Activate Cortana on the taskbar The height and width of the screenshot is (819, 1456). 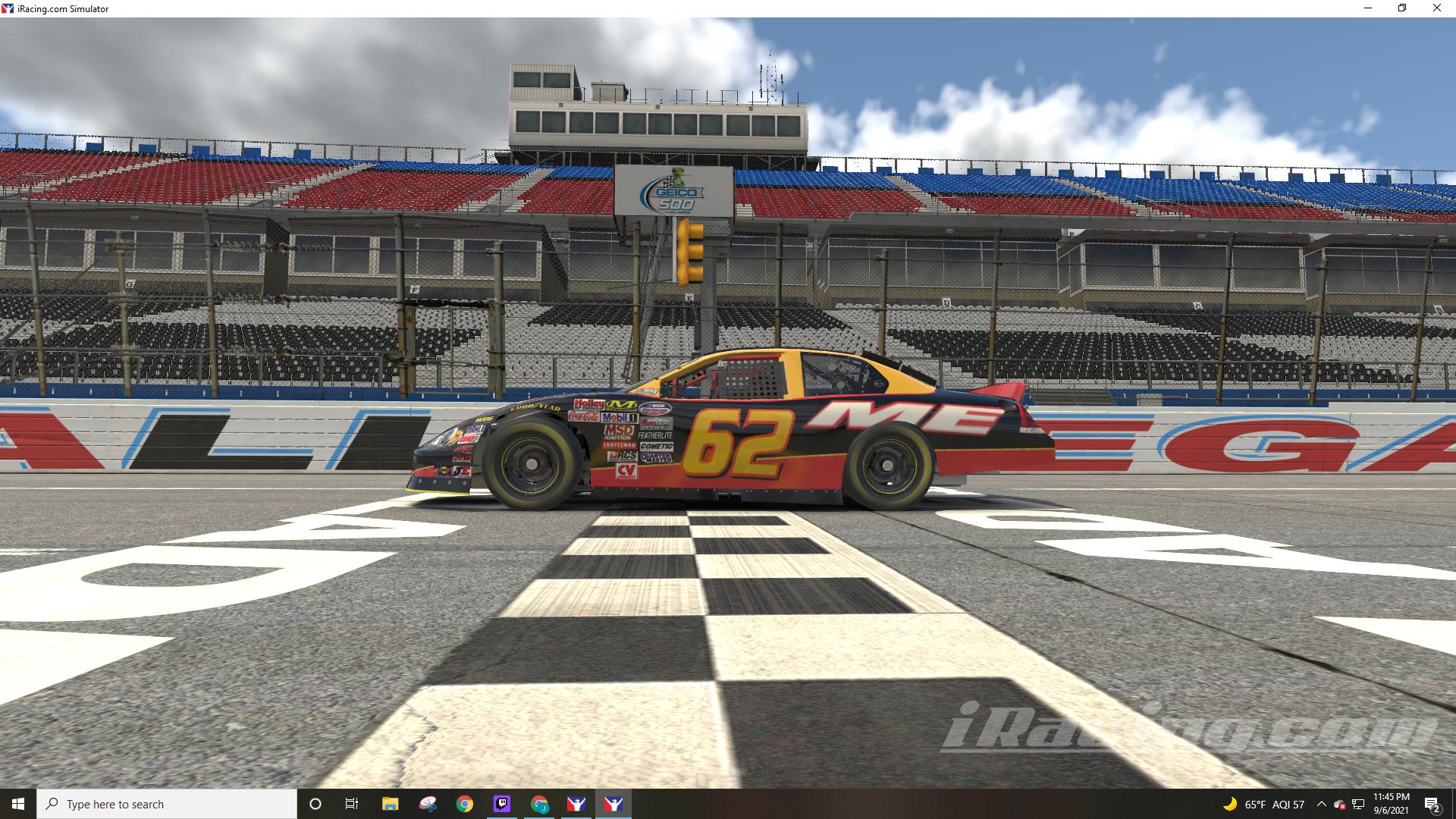[x=314, y=804]
